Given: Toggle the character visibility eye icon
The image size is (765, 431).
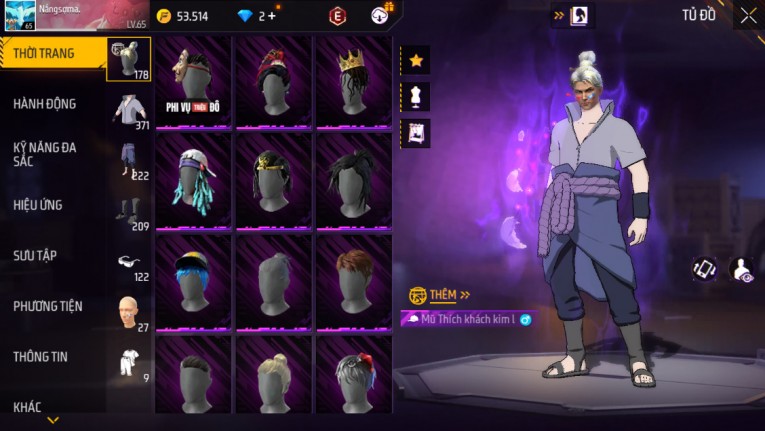Looking at the screenshot, I should [x=742, y=269].
